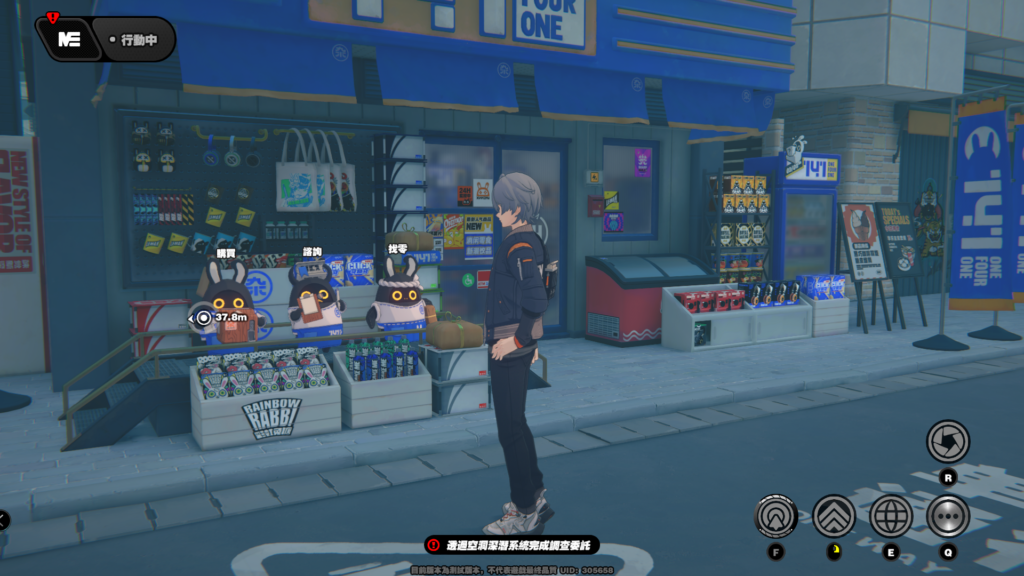
Task: Open the commission objective tracker at bottom
Action: coord(513,545)
